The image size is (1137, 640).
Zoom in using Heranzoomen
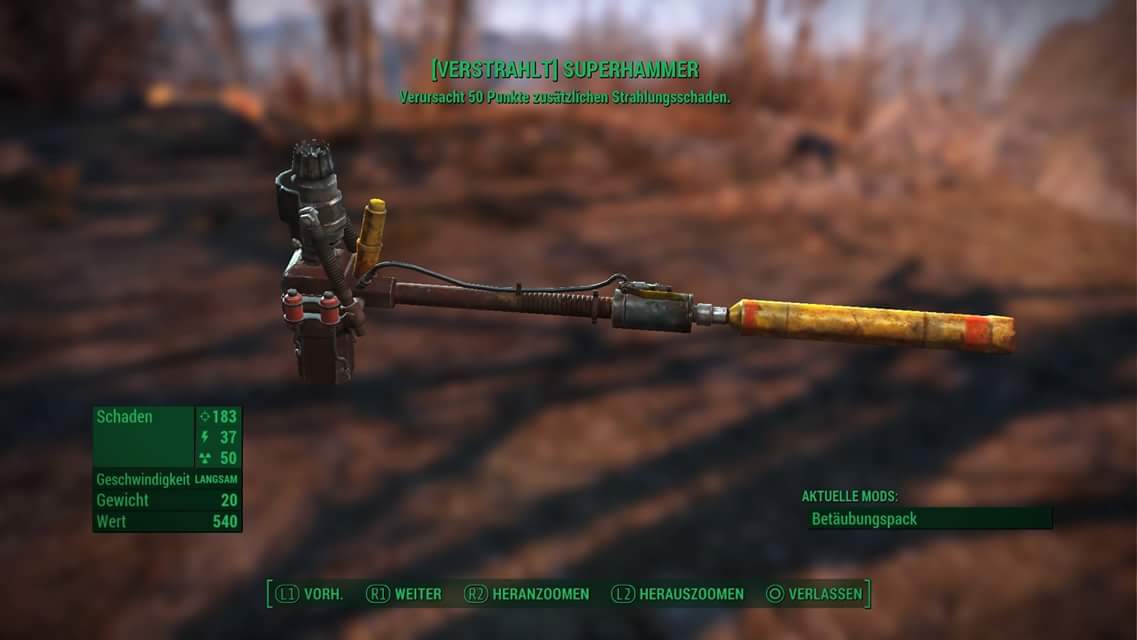pos(527,594)
